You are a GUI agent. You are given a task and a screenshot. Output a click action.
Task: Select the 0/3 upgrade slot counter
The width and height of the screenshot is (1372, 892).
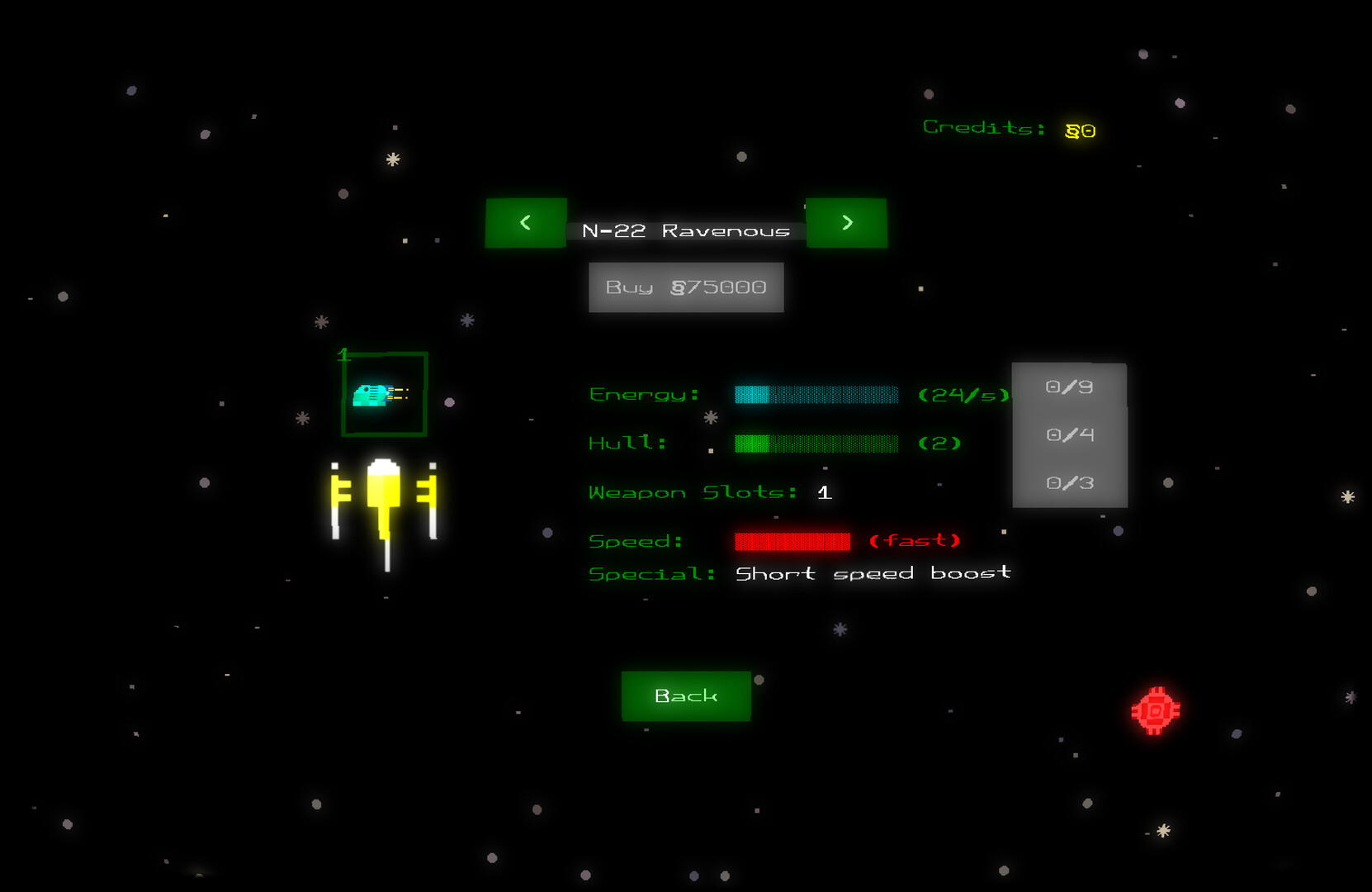(1069, 482)
